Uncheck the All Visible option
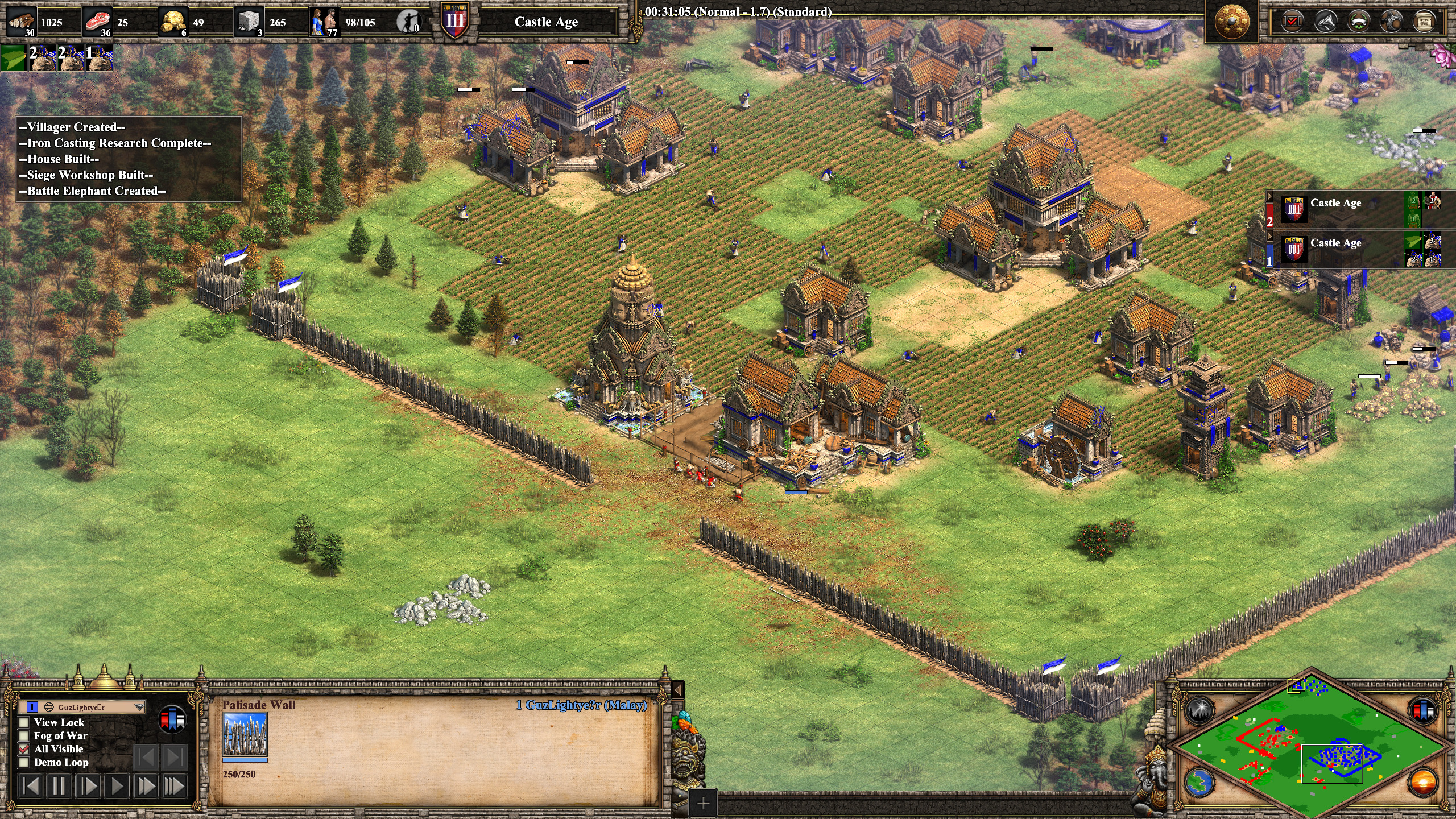The height and width of the screenshot is (819, 1456). coord(24,749)
